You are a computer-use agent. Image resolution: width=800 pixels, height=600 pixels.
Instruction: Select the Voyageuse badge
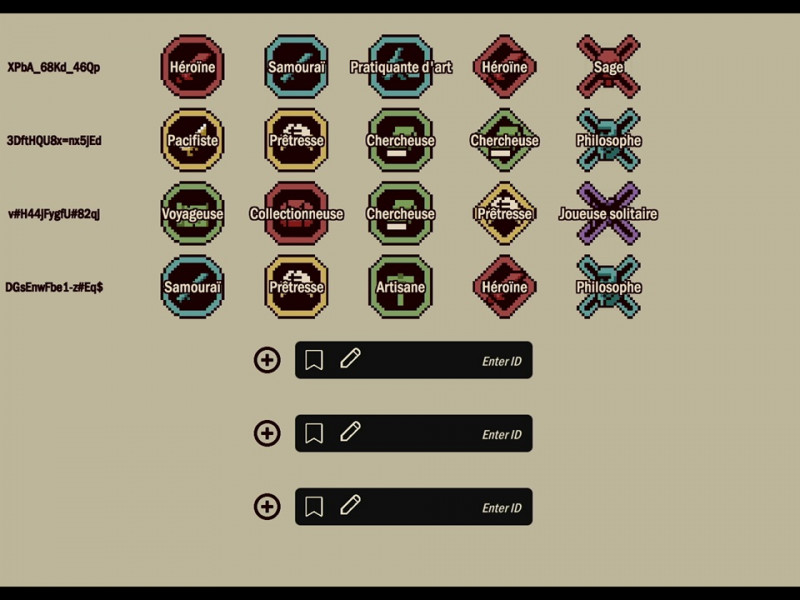click(x=192, y=213)
